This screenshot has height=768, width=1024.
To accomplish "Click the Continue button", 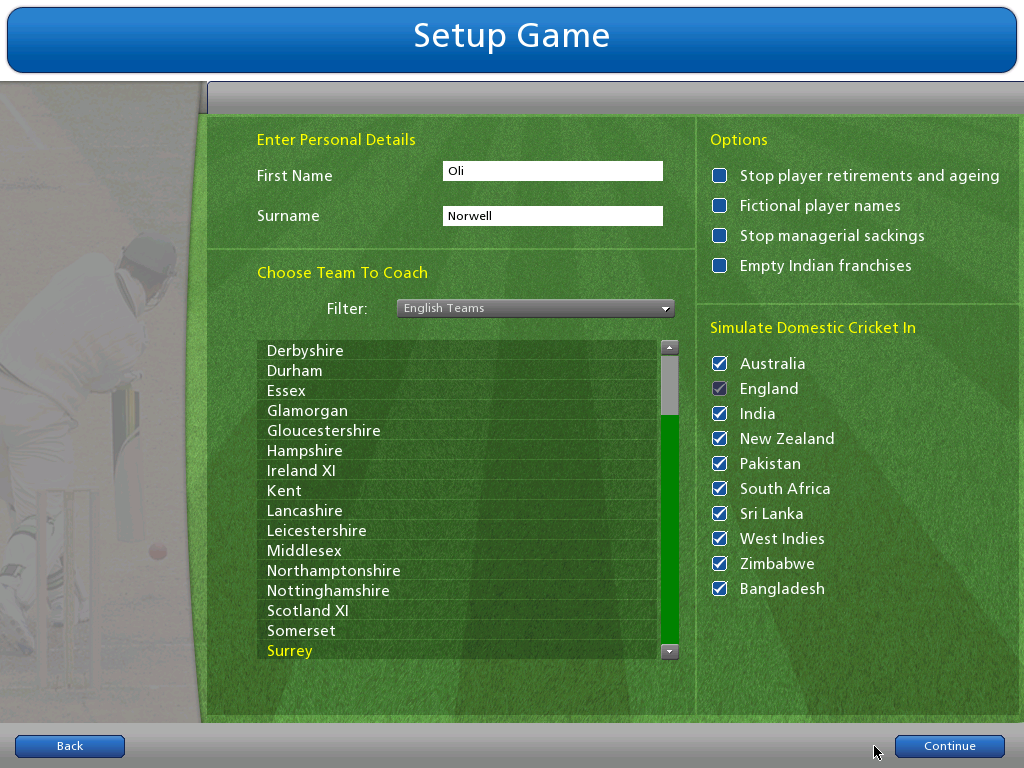I will tap(949, 746).
